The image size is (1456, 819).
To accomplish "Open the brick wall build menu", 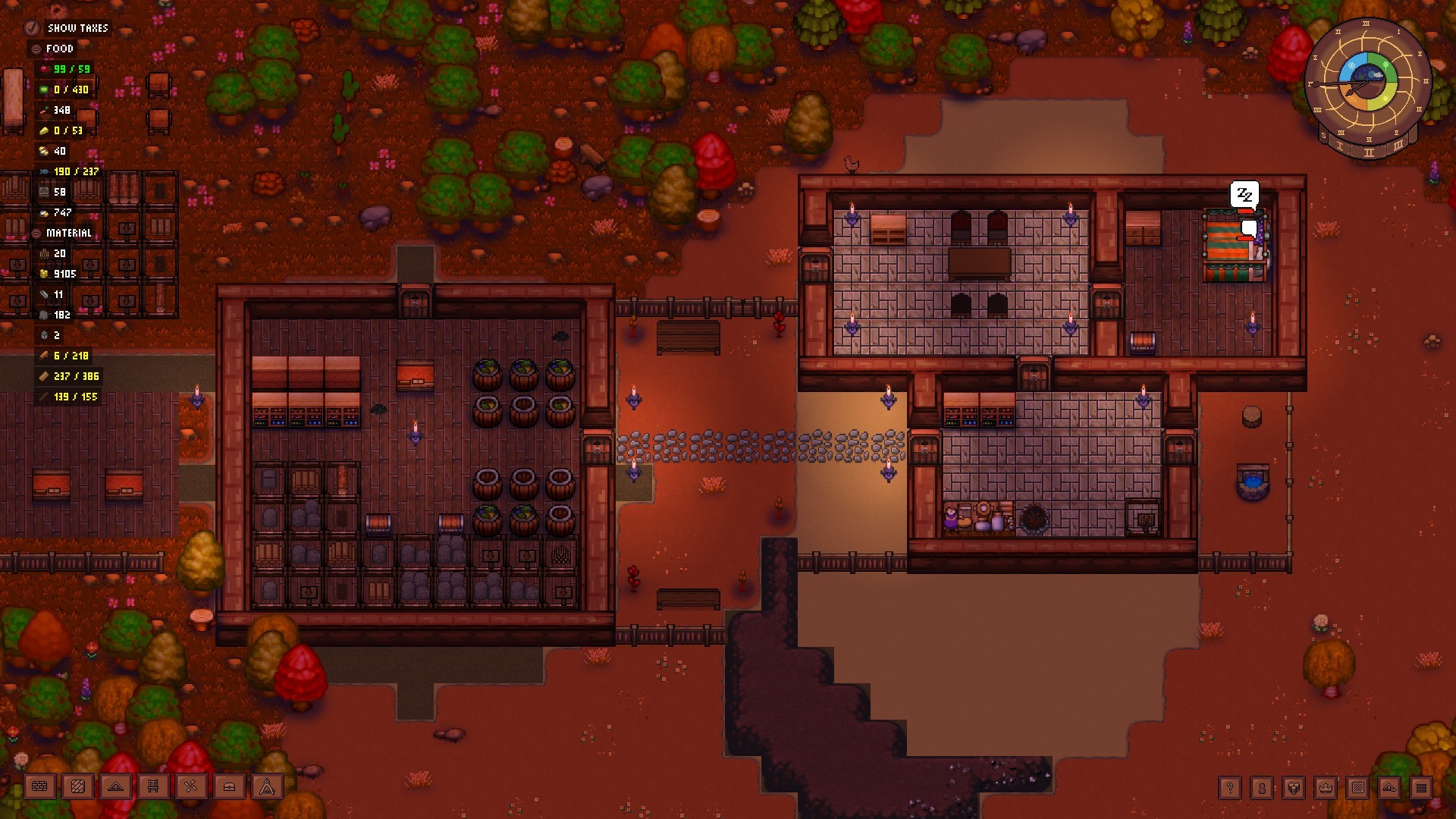I will (x=39, y=787).
